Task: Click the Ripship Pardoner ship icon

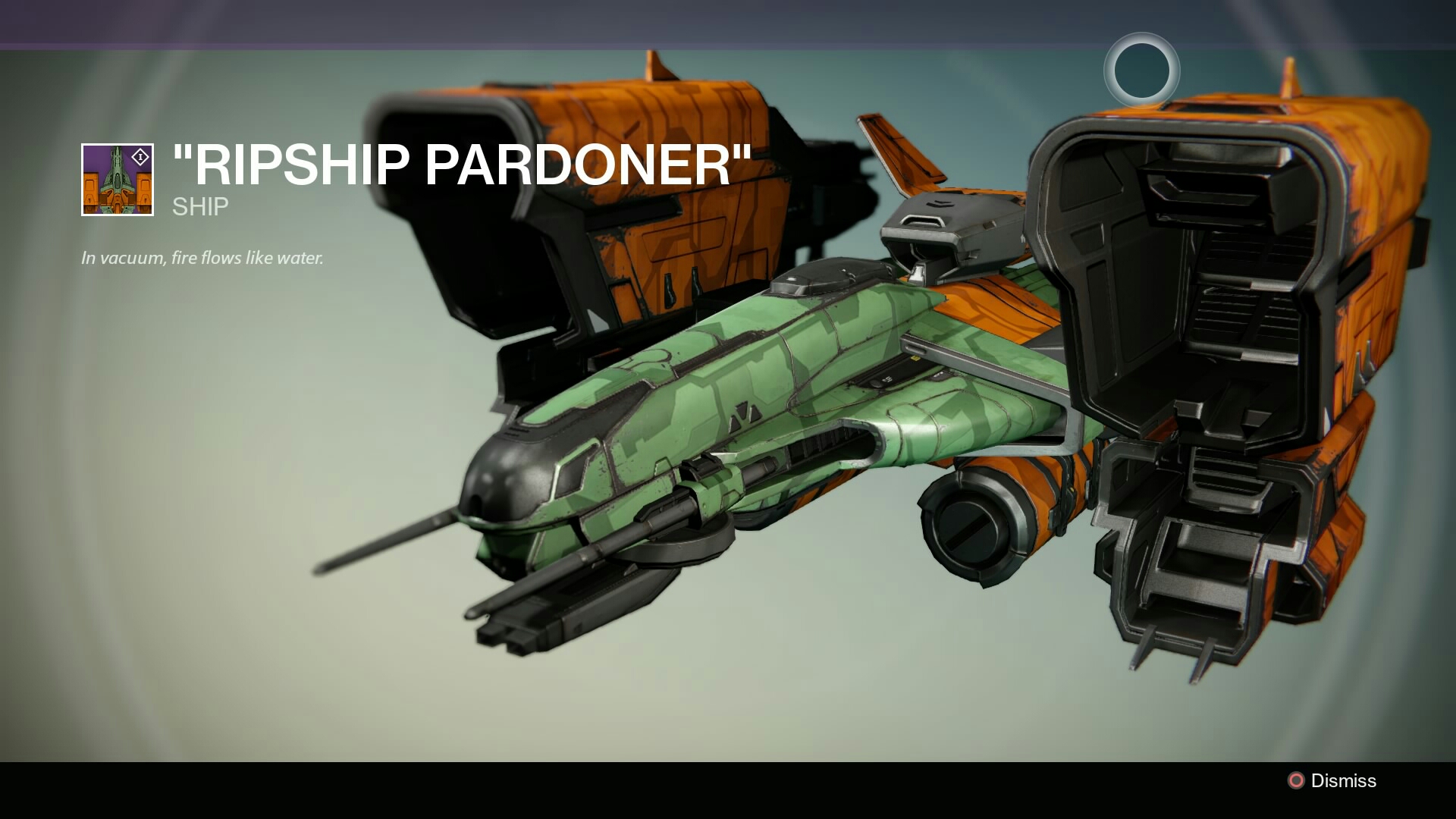Action: [118, 180]
